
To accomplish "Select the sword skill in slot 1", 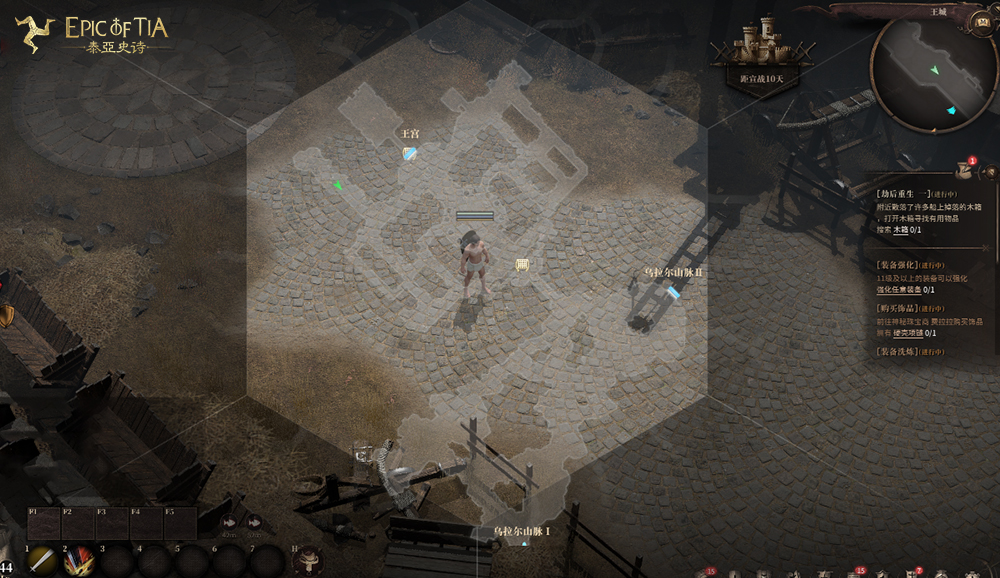I will 41,561.
